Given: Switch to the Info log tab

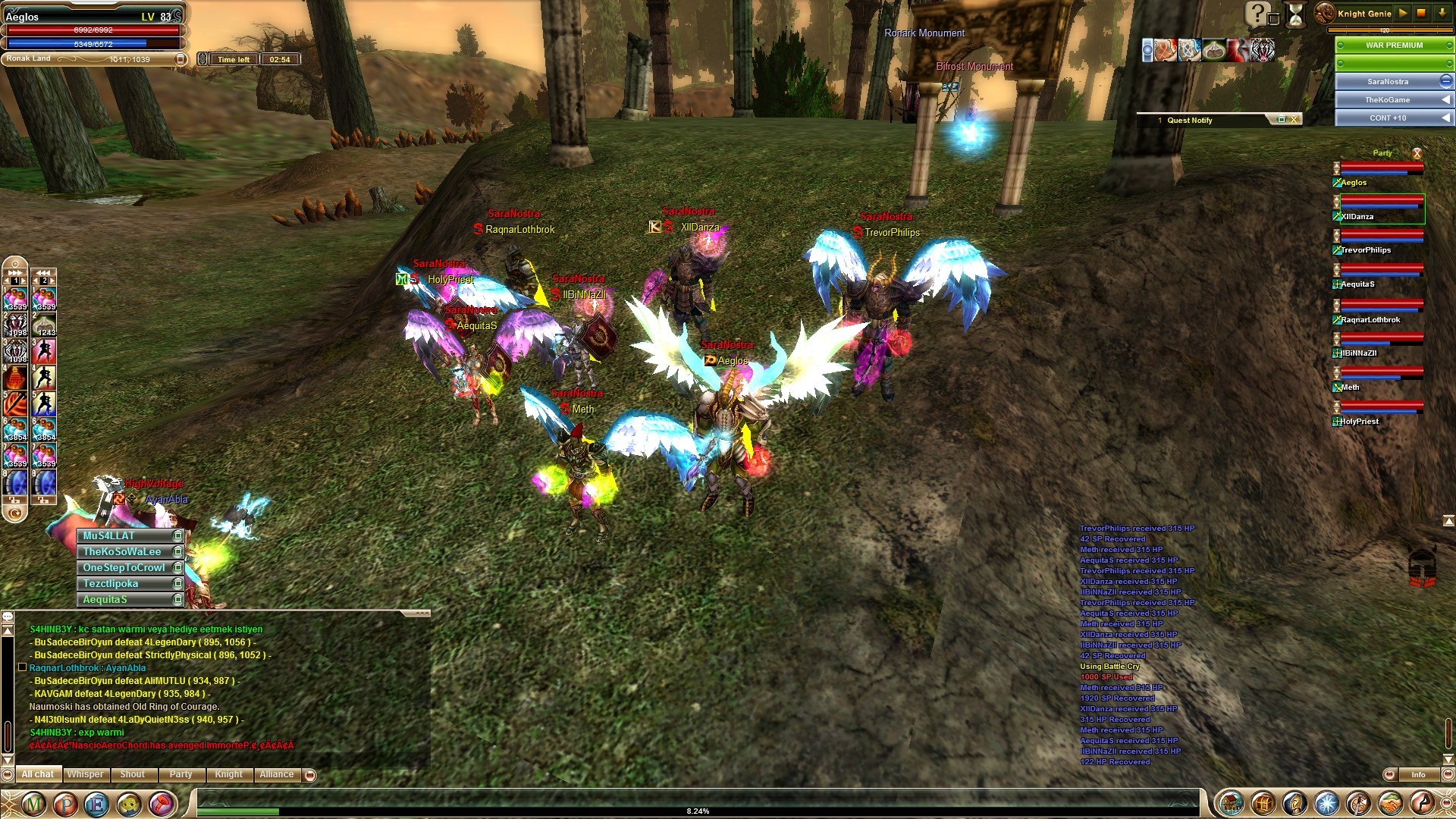Looking at the screenshot, I should 1417,774.
